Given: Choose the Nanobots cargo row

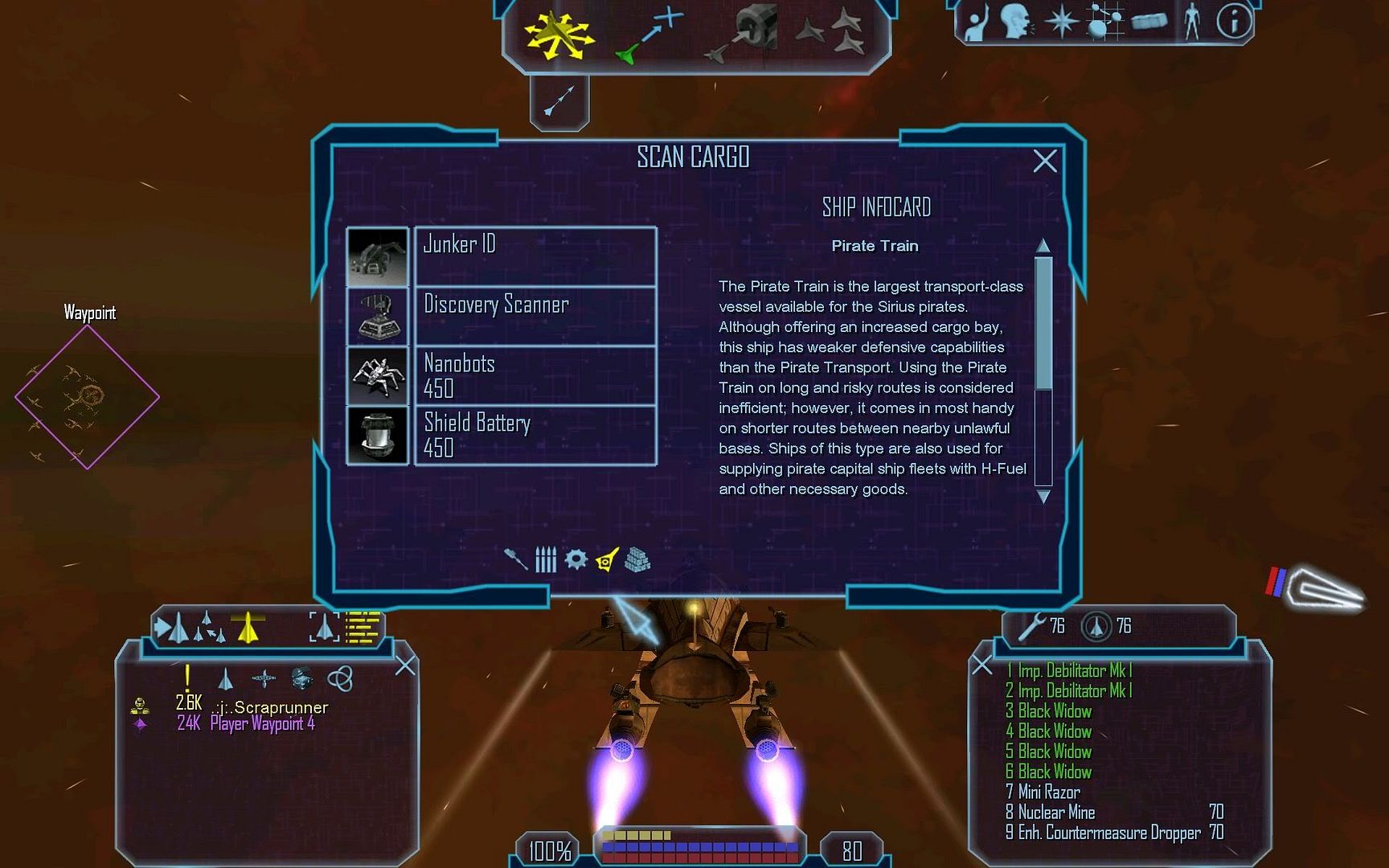Looking at the screenshot, I should click(535, 375).
